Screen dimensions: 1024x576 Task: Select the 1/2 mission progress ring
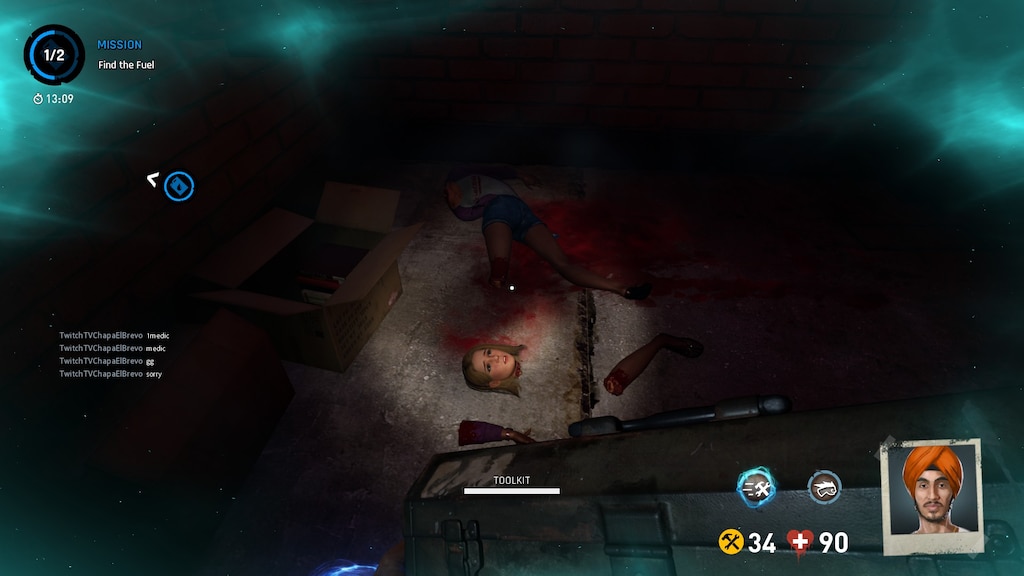[54, 55]
